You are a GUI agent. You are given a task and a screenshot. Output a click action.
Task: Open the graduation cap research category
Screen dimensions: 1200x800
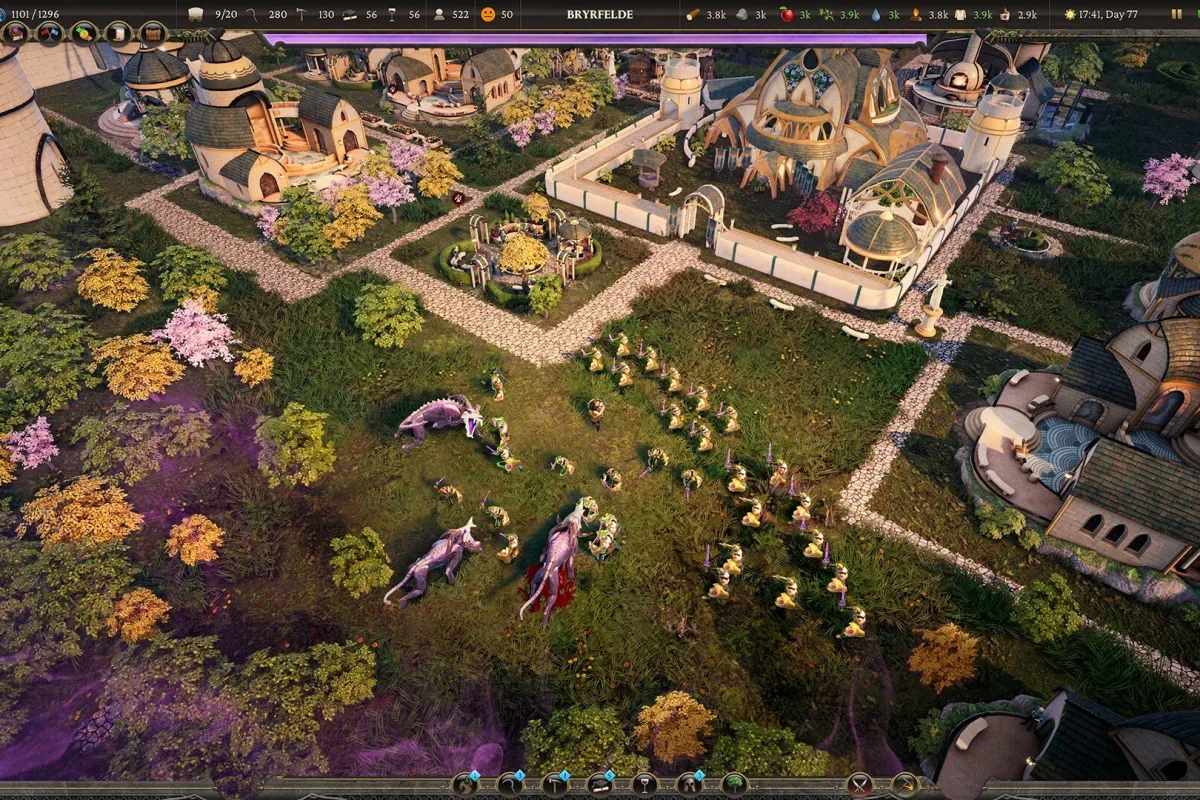(x=600, y=784)
